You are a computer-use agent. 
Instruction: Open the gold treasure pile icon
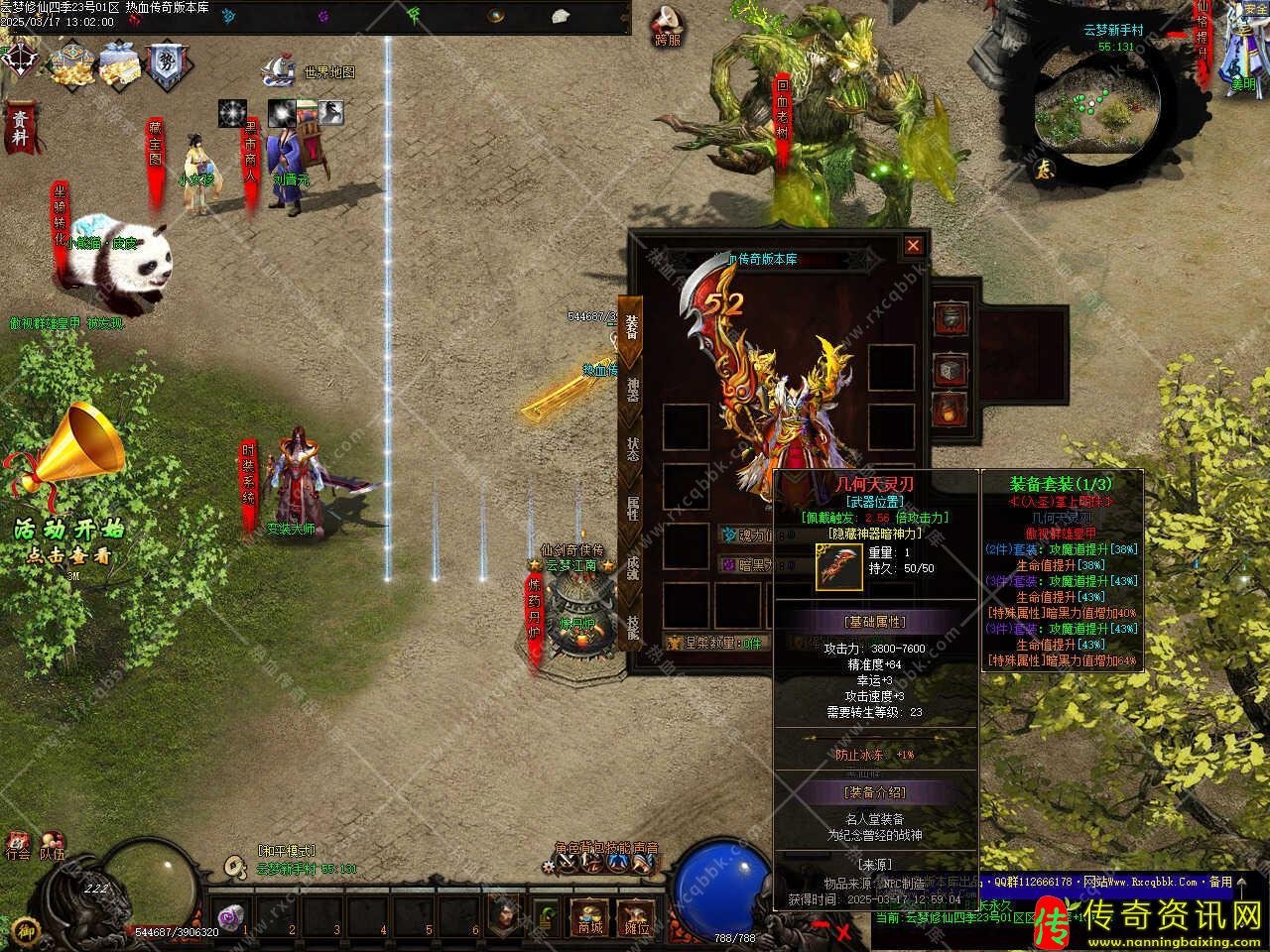click(x=72, y=62)
